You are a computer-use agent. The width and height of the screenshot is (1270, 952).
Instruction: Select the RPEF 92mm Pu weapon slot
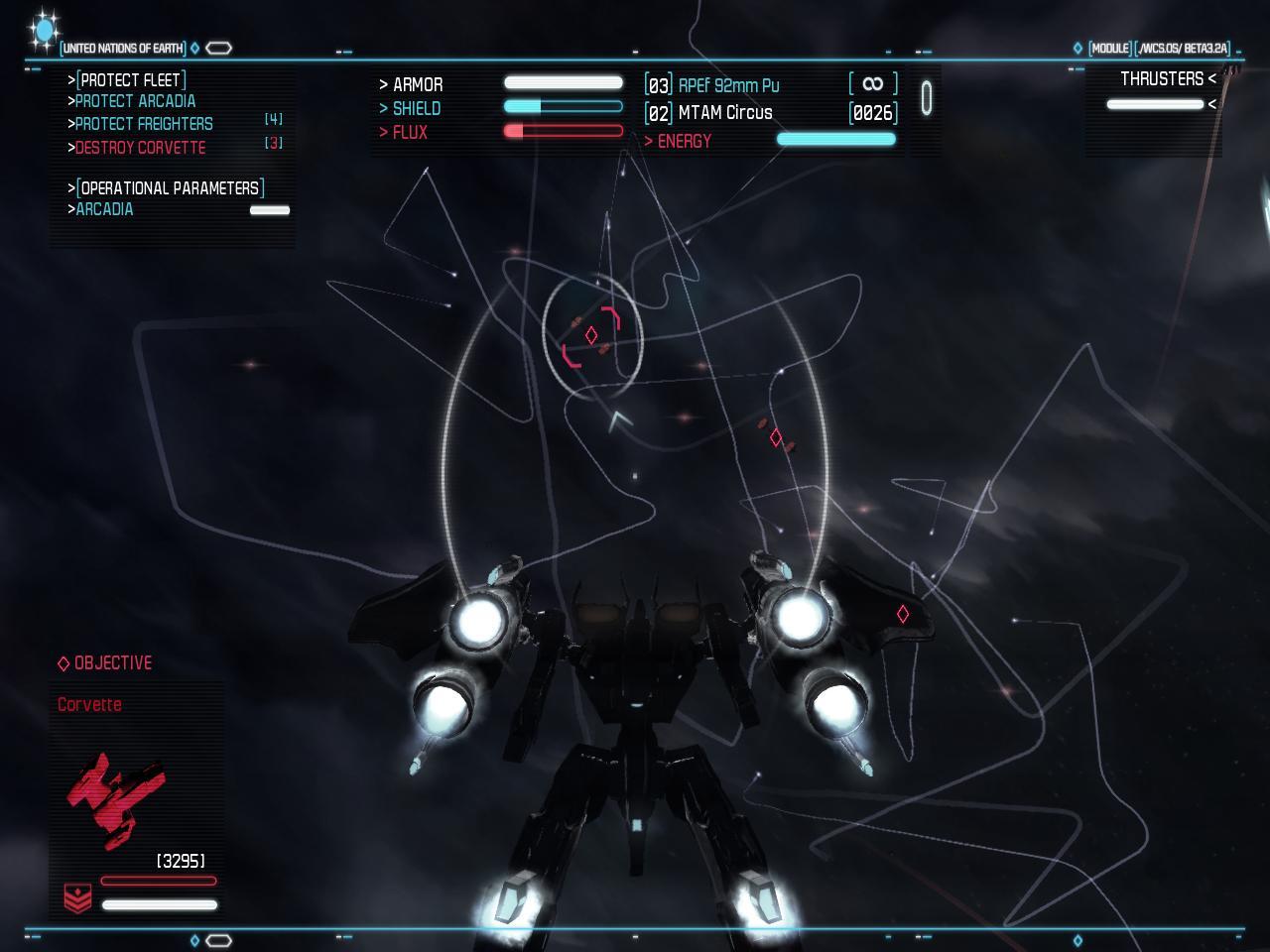[728, 85]
